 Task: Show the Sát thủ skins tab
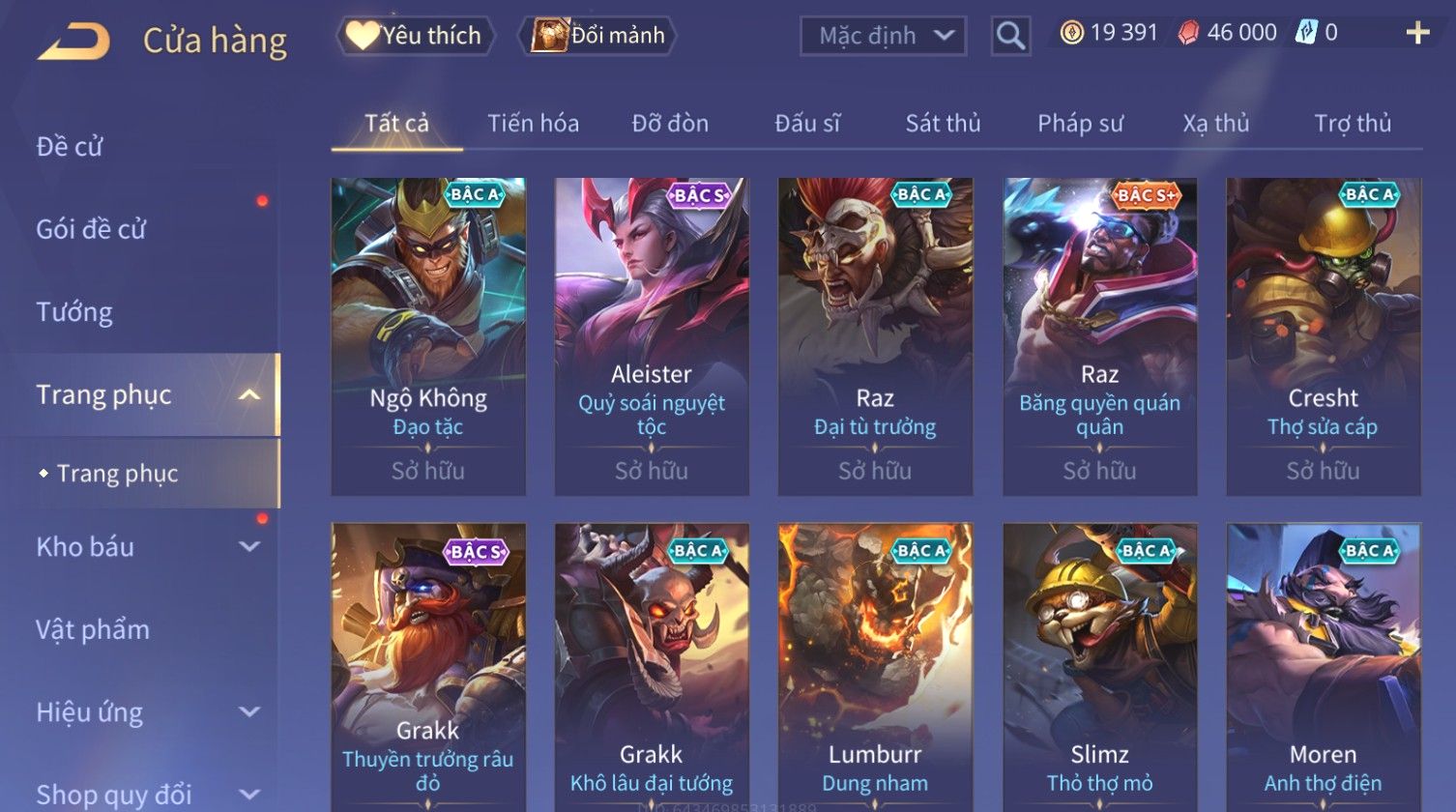point(943,124)
